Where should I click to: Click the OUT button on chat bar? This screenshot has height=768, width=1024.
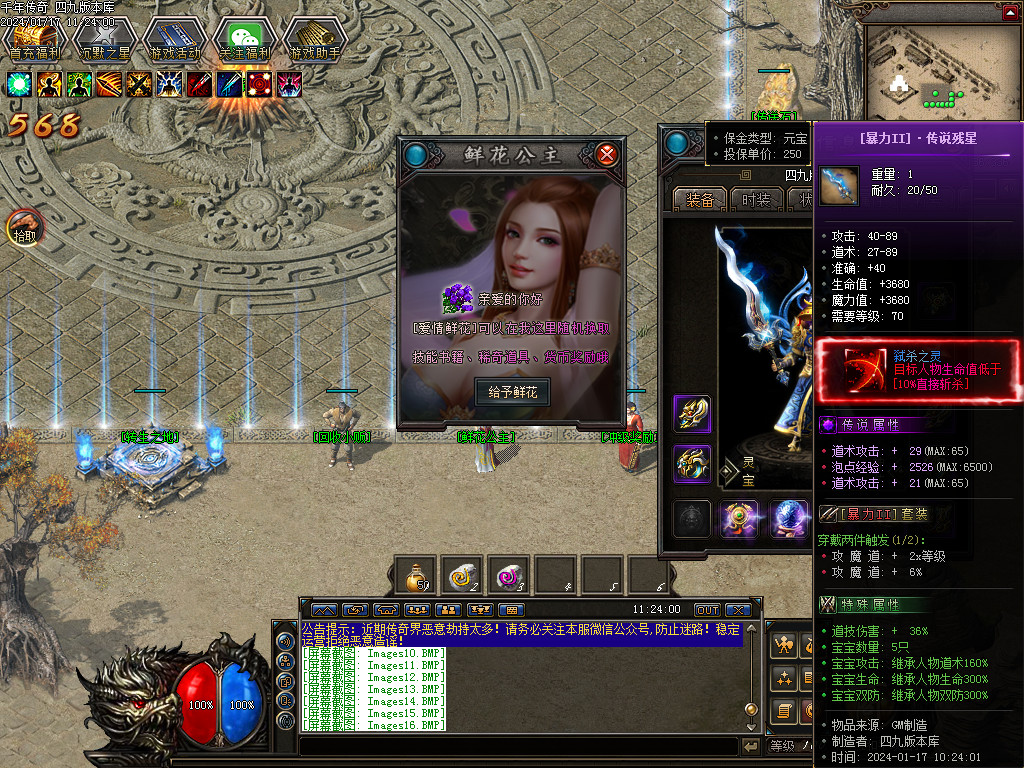(x=707, y=609)
